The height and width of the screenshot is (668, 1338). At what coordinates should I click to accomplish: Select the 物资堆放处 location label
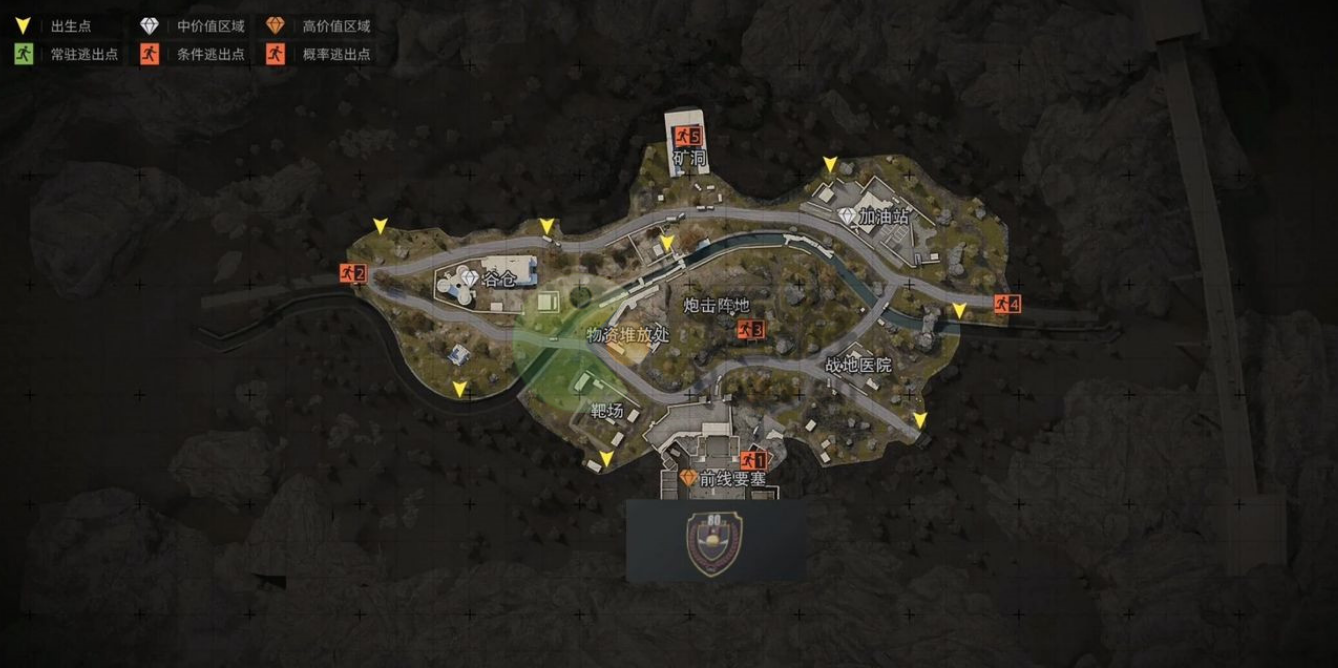pyautogui.click(x=628, y=335)
